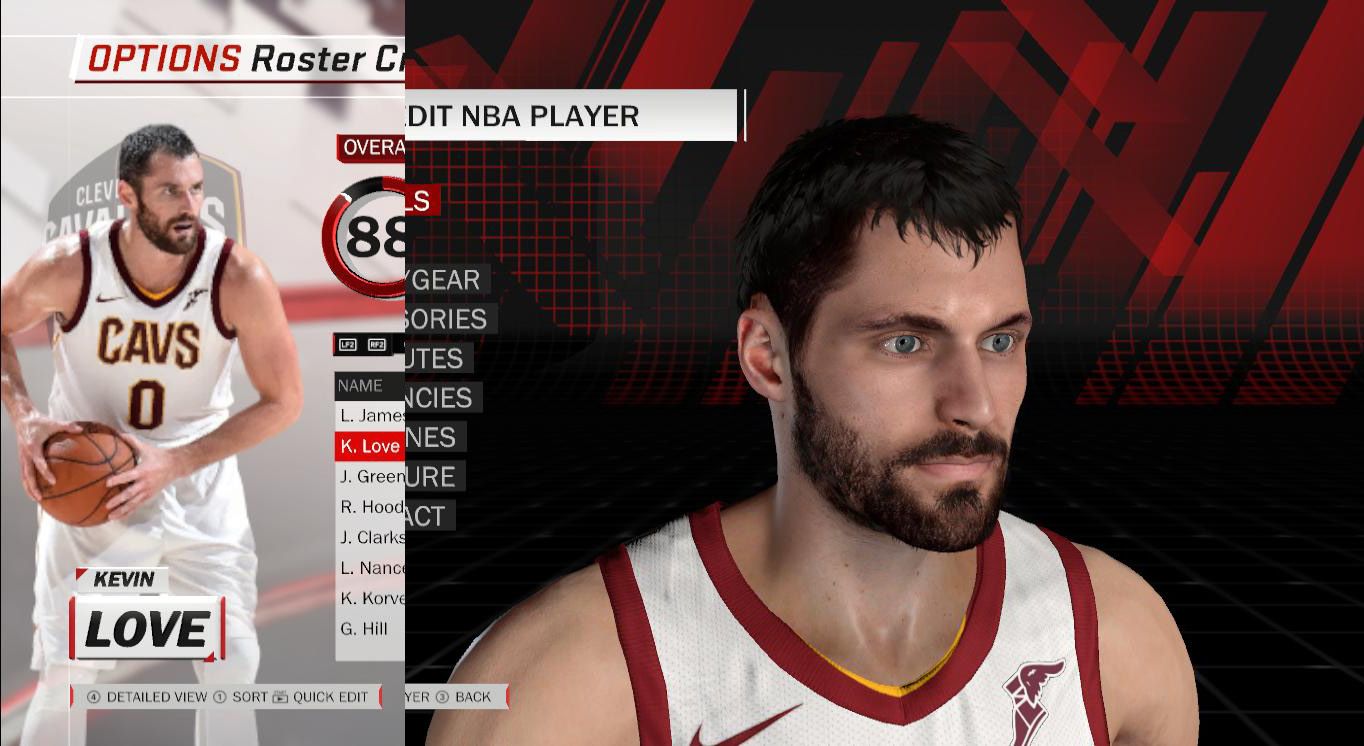
Task: Select J. Clarkson's roster row
Action: click(x=371, y=537)
